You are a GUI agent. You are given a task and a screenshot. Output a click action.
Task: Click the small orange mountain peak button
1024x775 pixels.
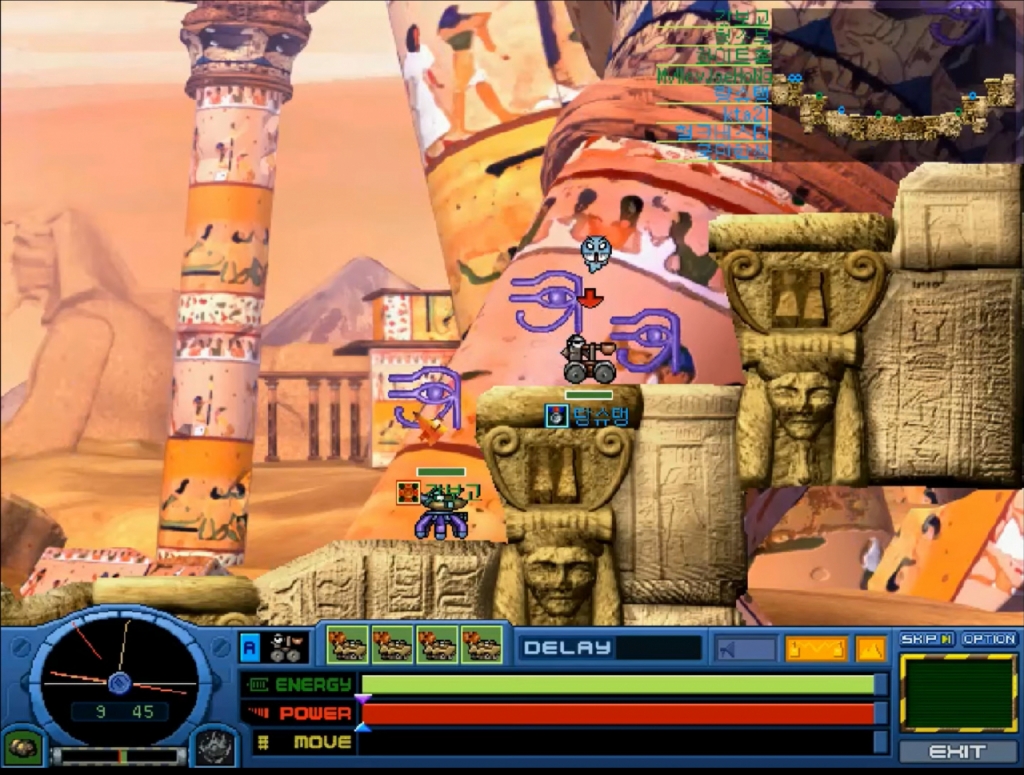[x=870, y=649]
